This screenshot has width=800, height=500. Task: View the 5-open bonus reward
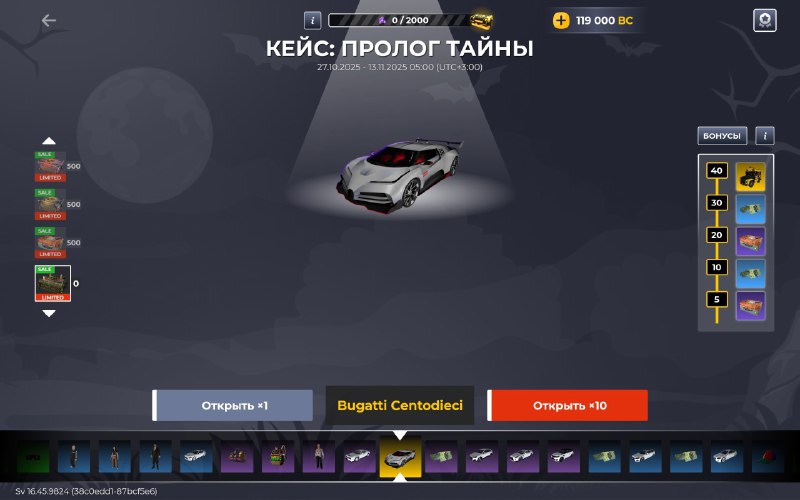pyautogui.click(x=751, y=305)
